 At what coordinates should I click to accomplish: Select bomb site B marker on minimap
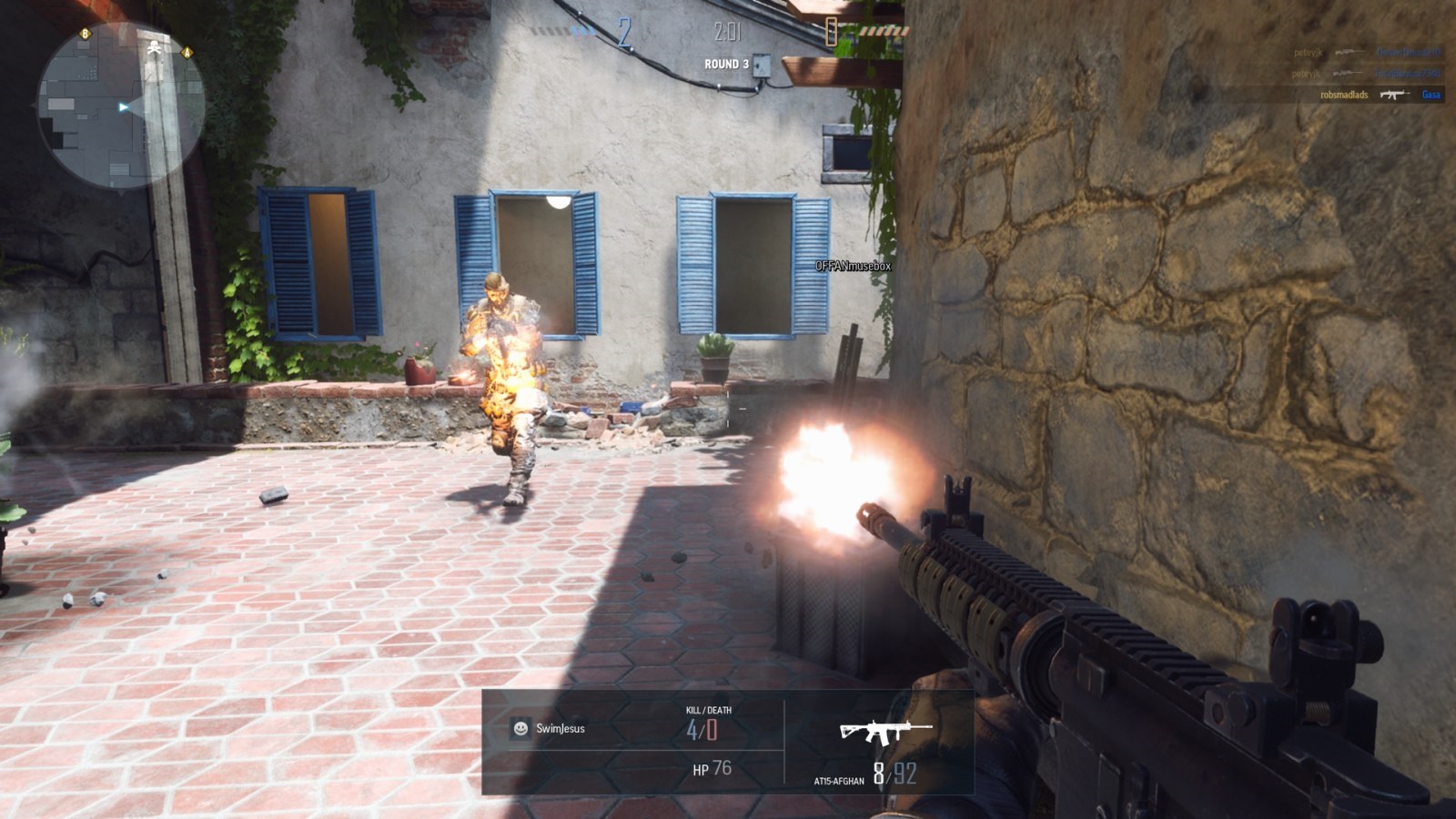86,34
